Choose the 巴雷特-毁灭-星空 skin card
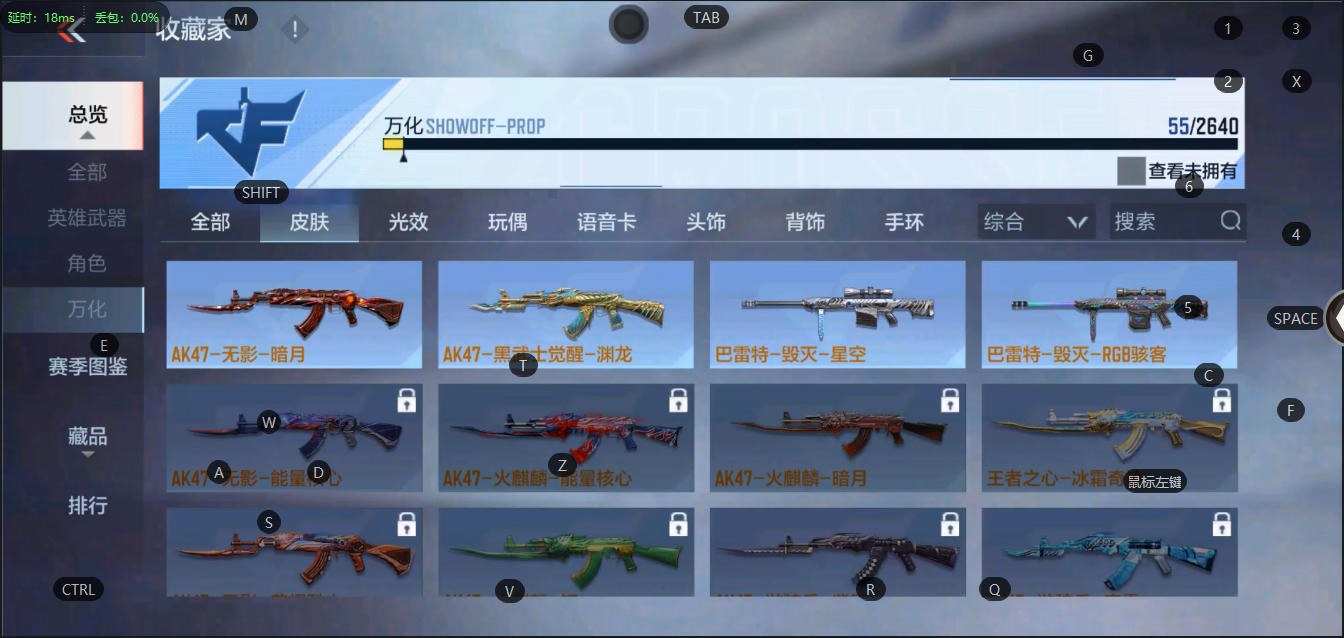Image resolution: width=1344 pixels, height=638 pixels. [x=837, y=314]
